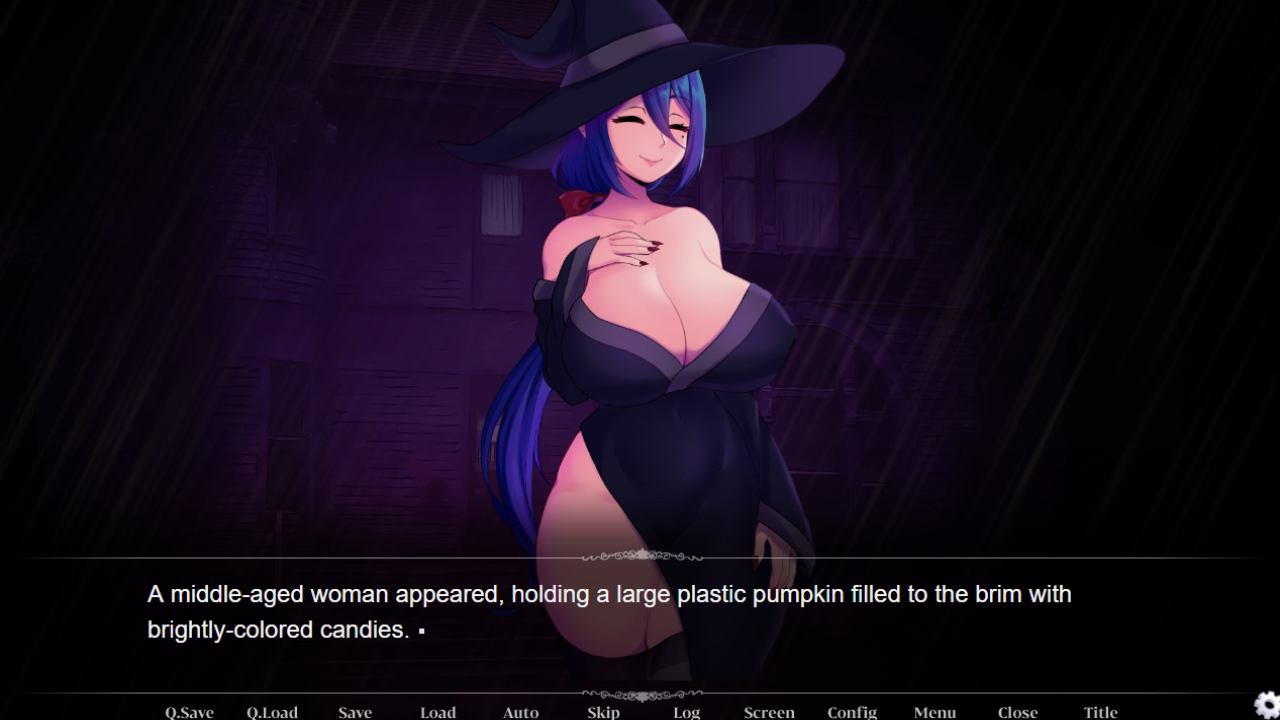Click the Q.Save quick save button
Screen dimensions: 1280x720
[x=189, y=712]
